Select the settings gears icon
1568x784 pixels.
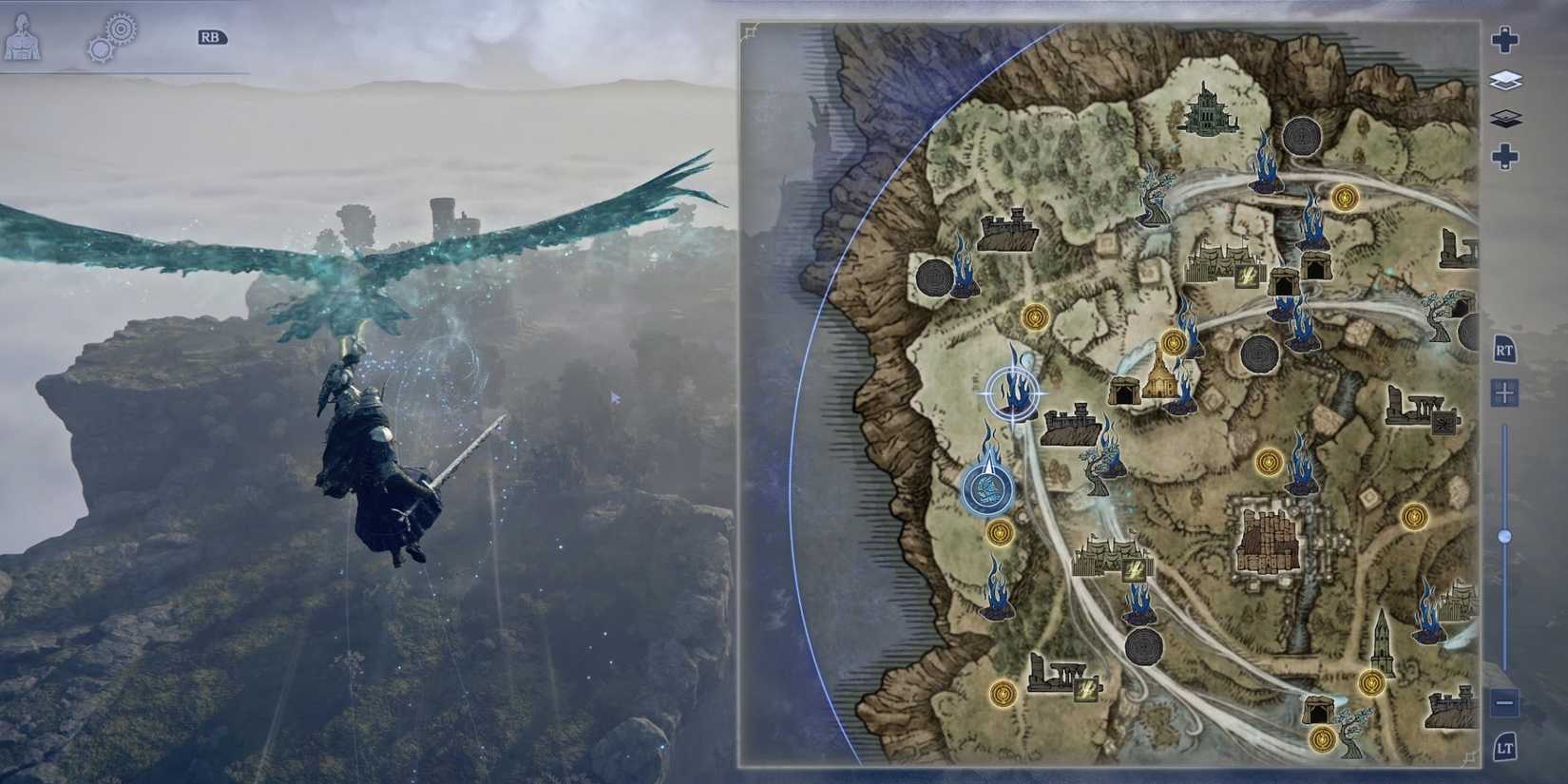[112, 36]
